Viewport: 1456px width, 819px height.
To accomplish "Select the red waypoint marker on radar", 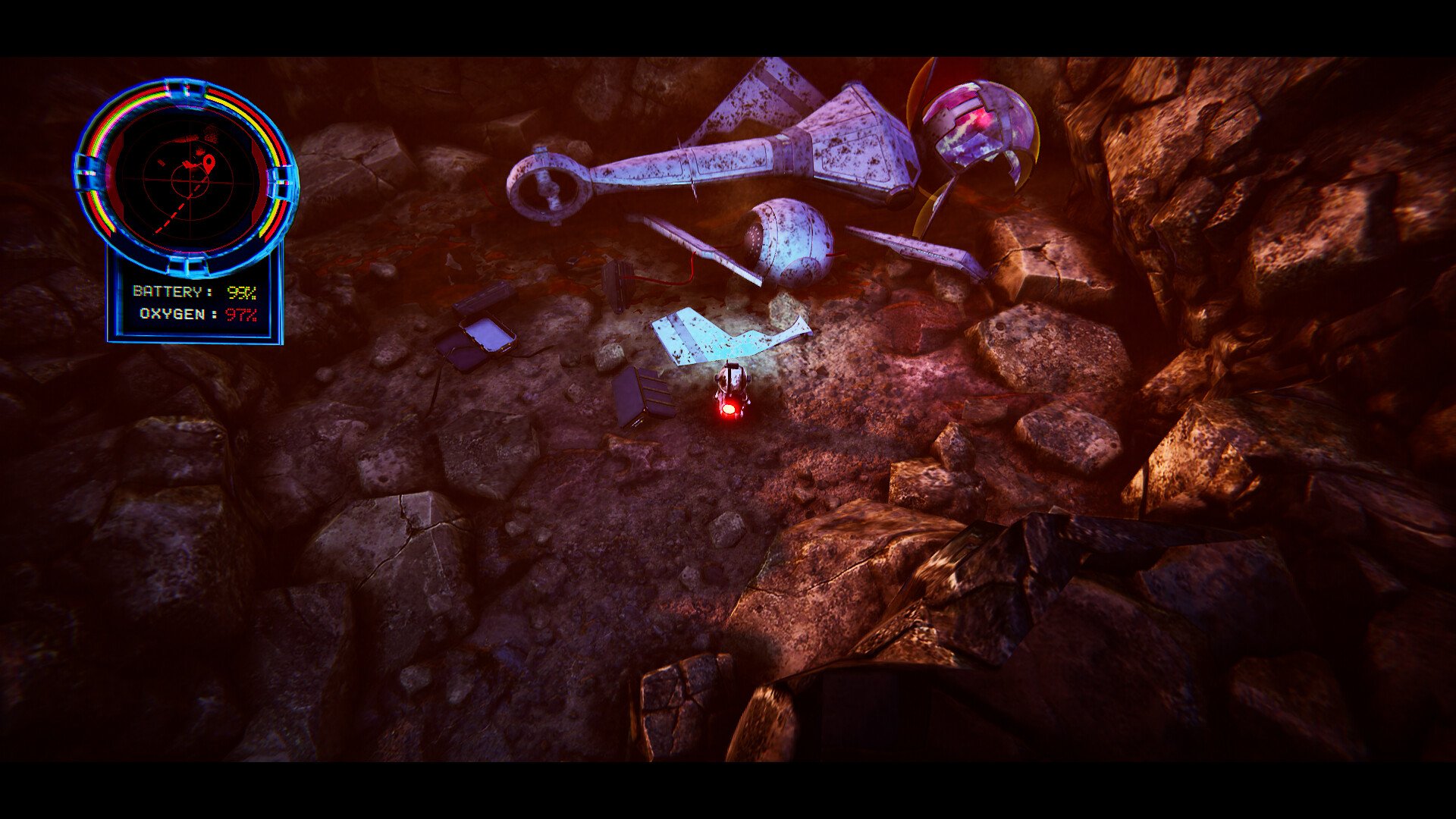I will tap(209, 162).
